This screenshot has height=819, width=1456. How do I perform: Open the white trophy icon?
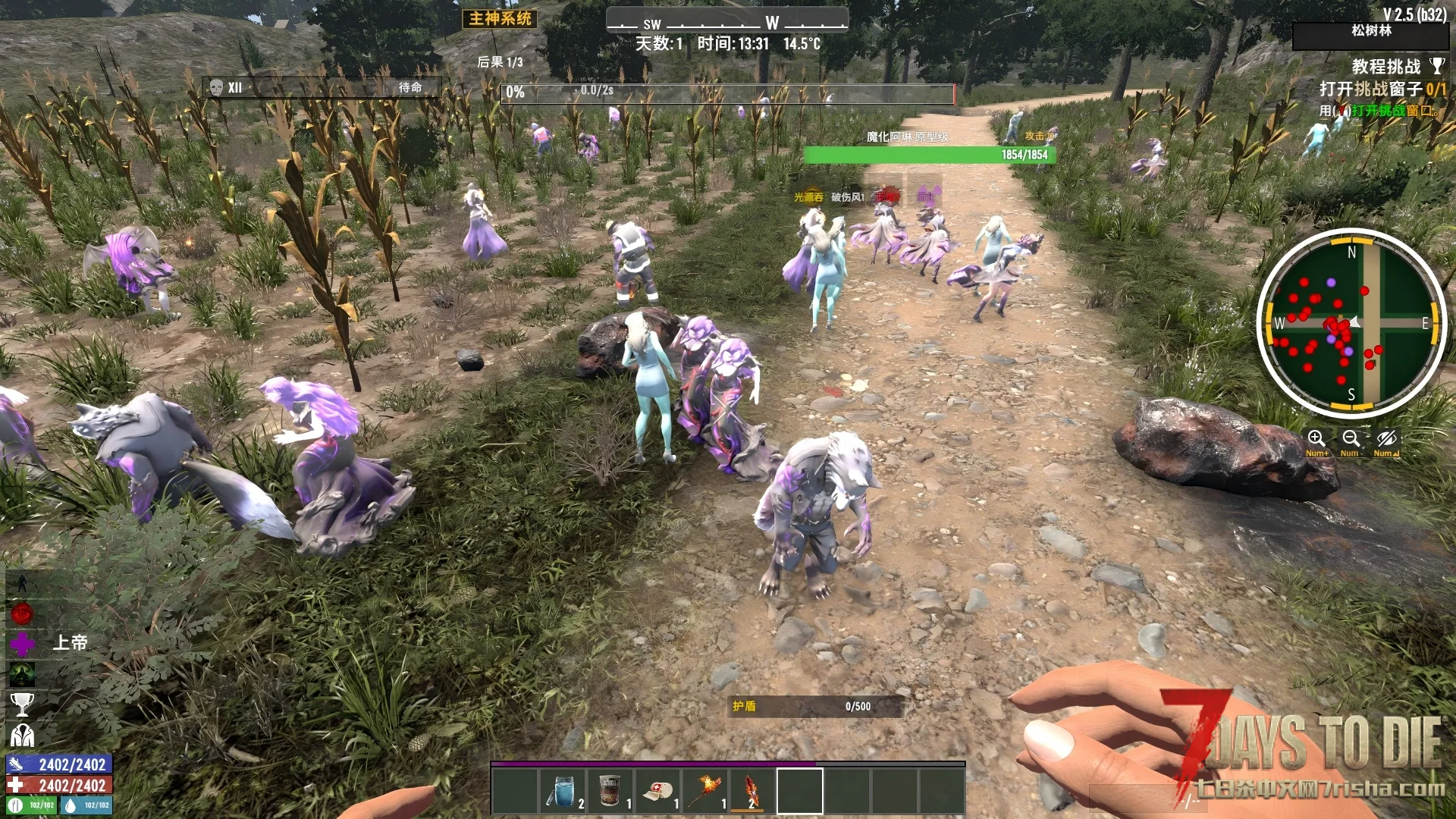point(22,704)
